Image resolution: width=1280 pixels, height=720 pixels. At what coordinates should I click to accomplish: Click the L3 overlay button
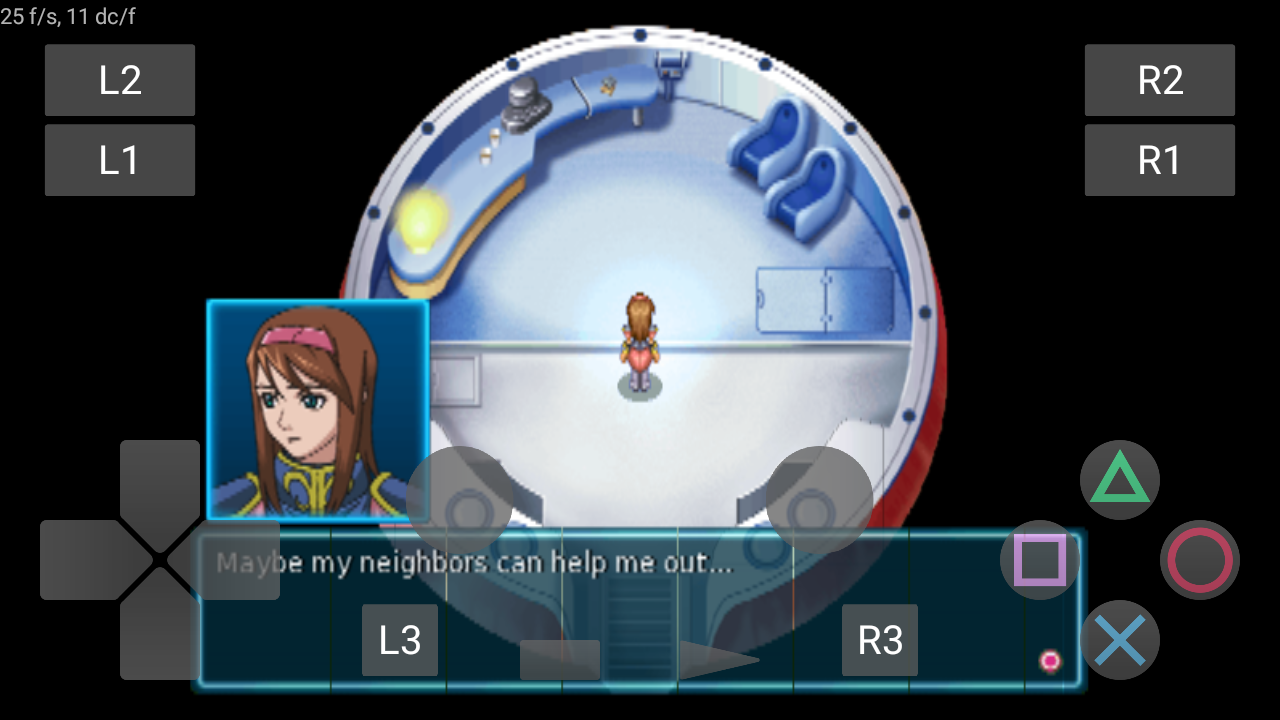pyautogui.click(x=400, y=640)
